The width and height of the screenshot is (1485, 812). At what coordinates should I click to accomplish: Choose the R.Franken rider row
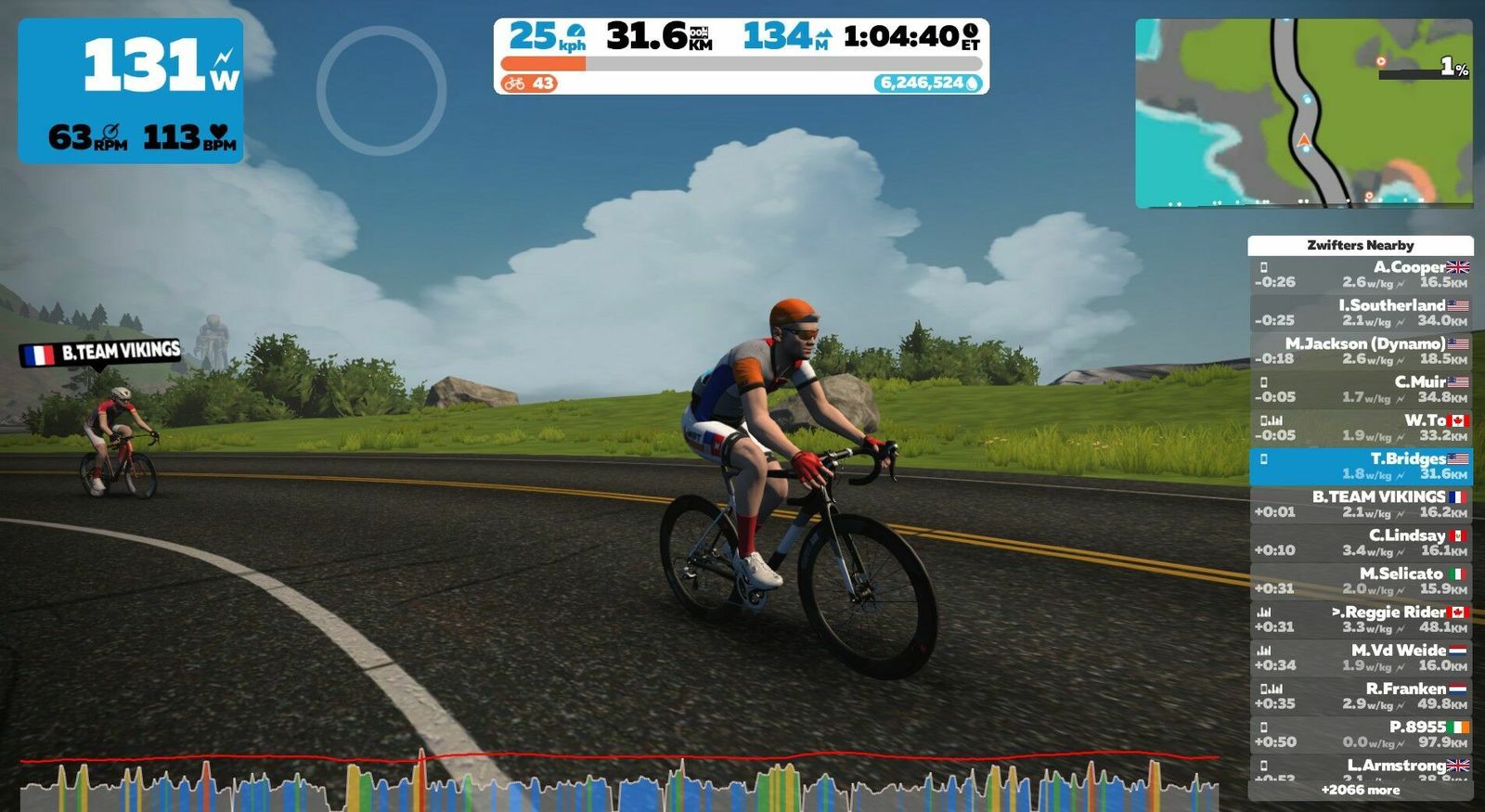[1361, 696]
